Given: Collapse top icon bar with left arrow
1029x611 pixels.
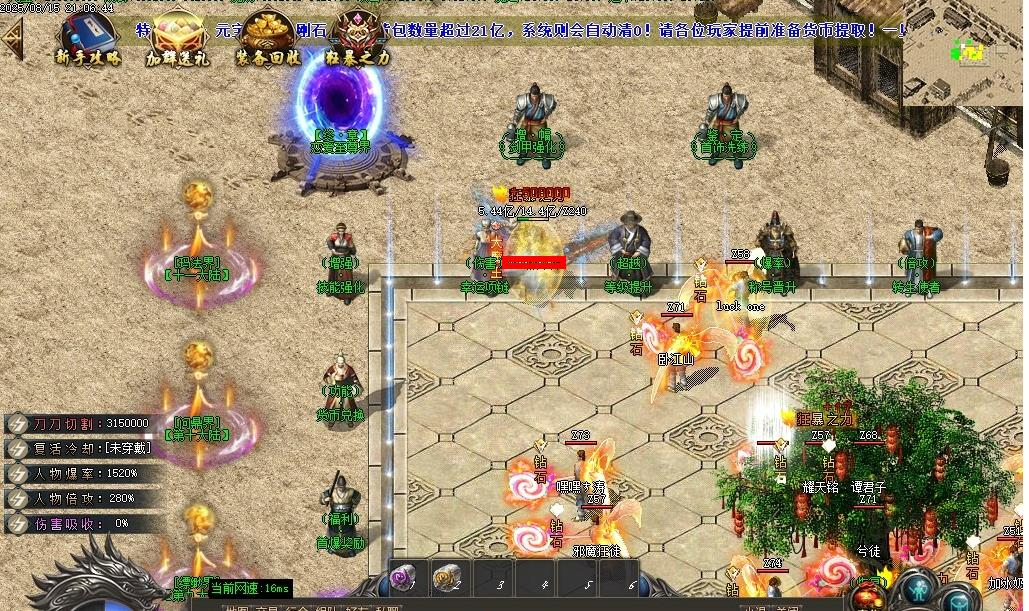Looking at the screenshot, I should (x=12, y=38).
